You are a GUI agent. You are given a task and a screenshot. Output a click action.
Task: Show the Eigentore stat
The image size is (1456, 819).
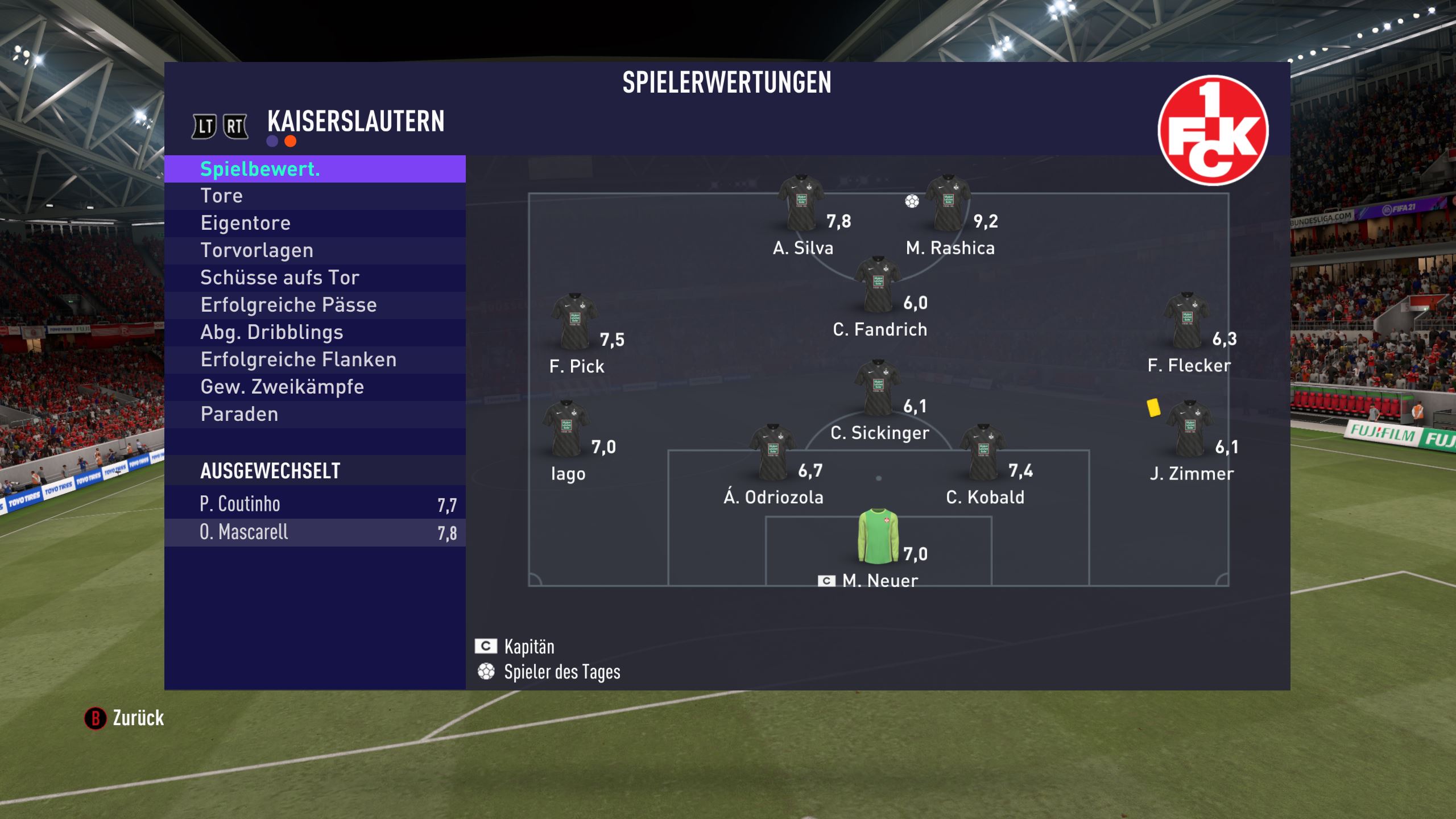[315, 223]
